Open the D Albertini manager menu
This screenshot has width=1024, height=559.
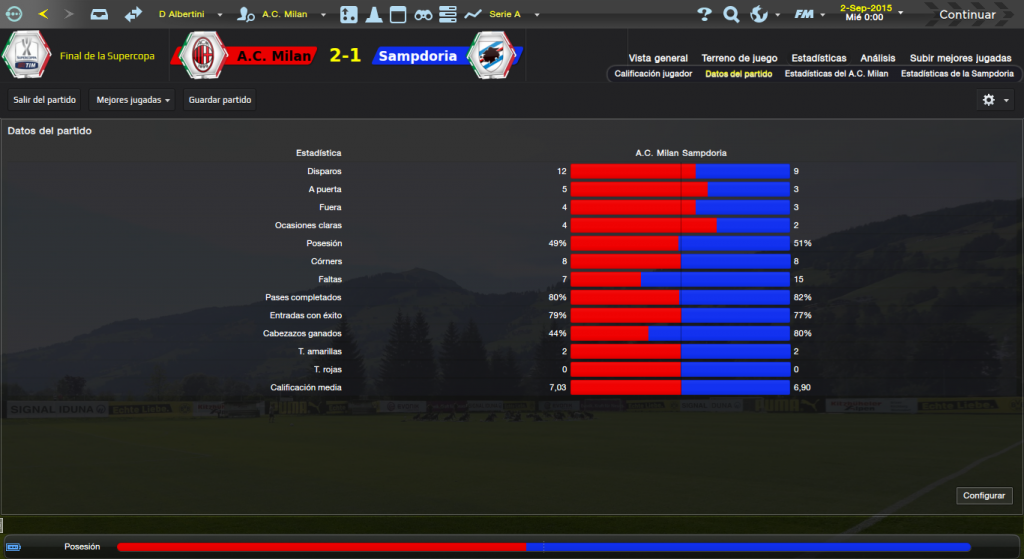point(190,14)
